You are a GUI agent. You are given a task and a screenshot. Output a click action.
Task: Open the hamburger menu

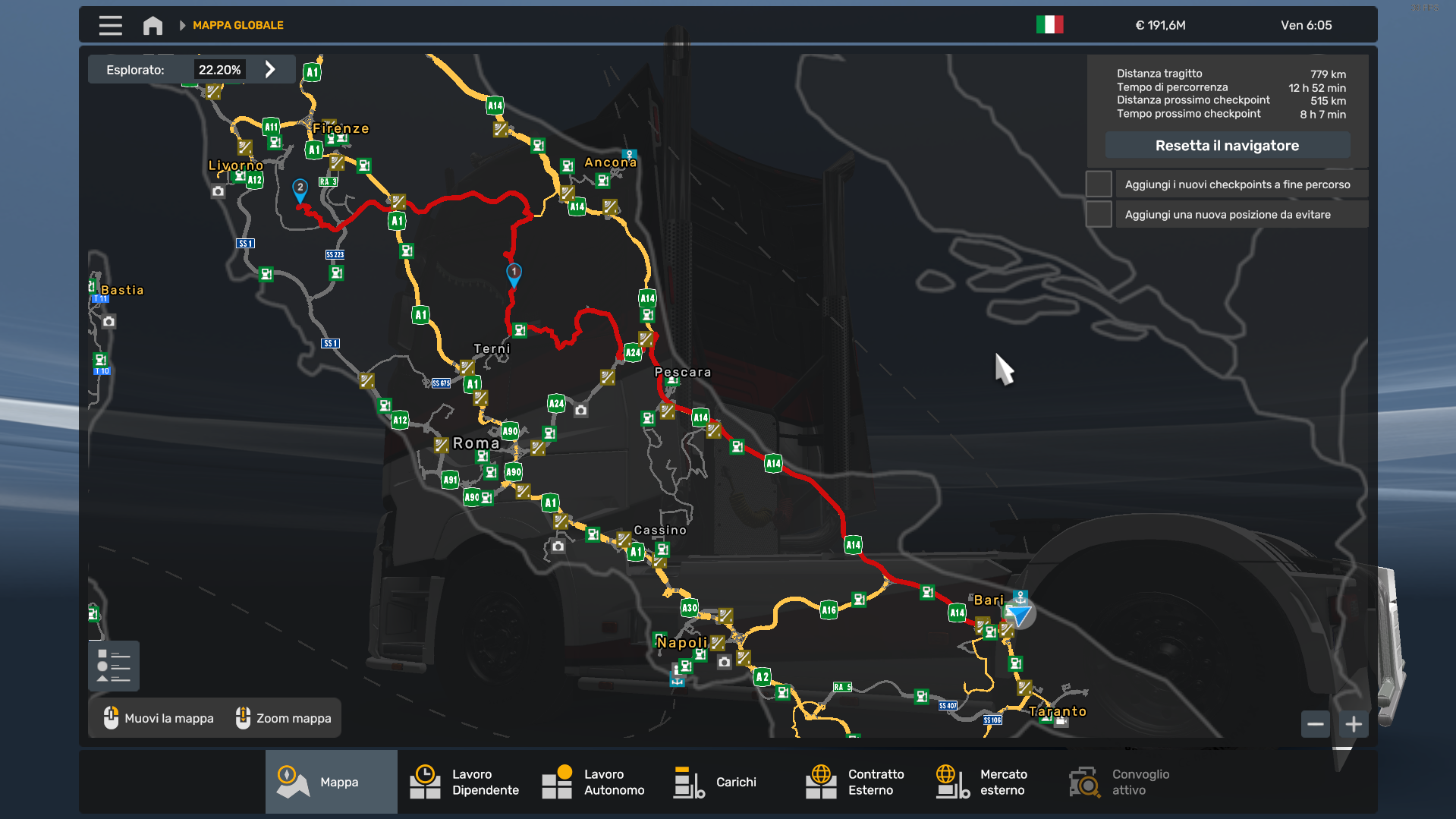click(110, 24)
